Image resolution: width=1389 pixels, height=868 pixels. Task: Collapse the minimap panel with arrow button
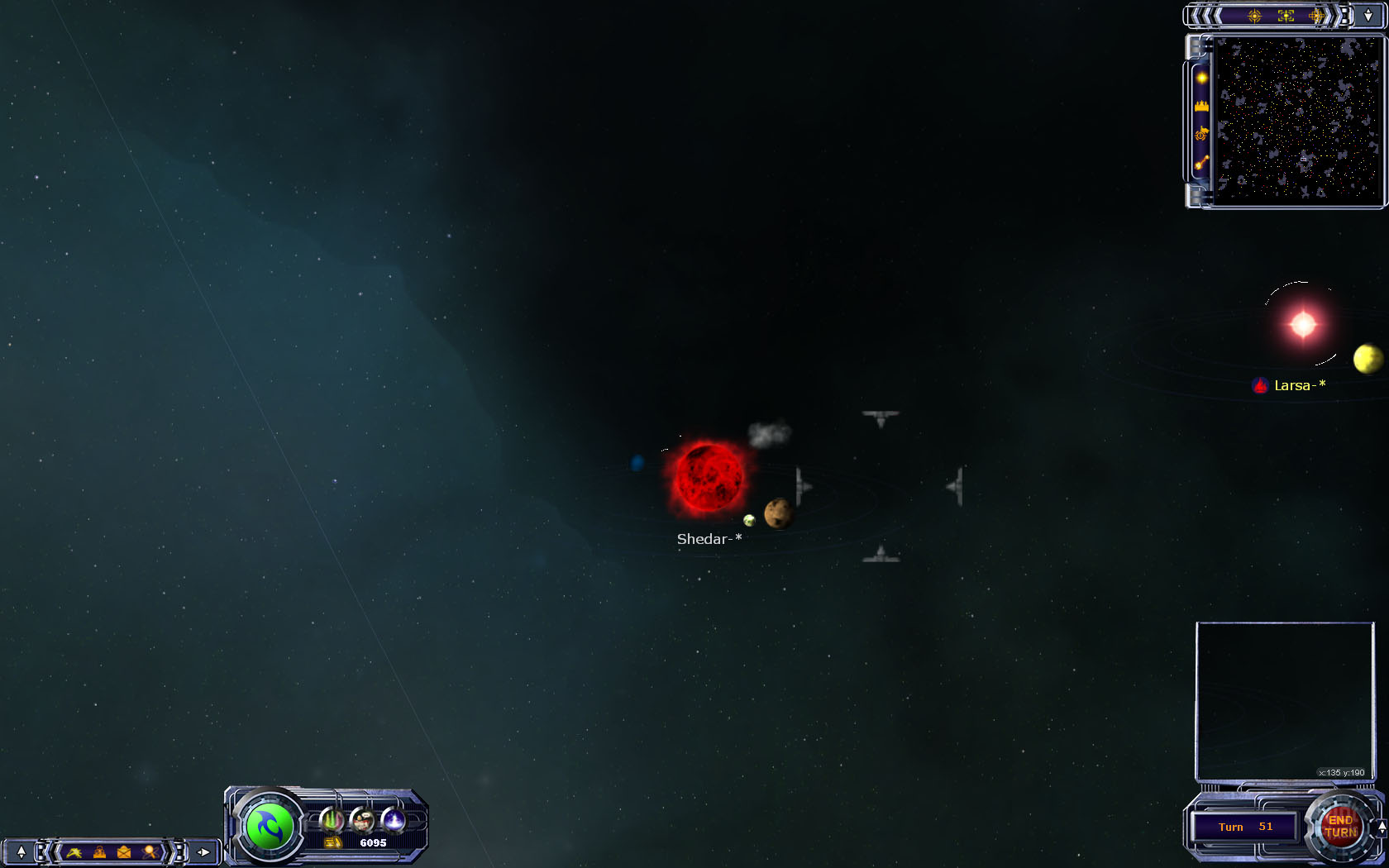click(x=1368, y=16)
